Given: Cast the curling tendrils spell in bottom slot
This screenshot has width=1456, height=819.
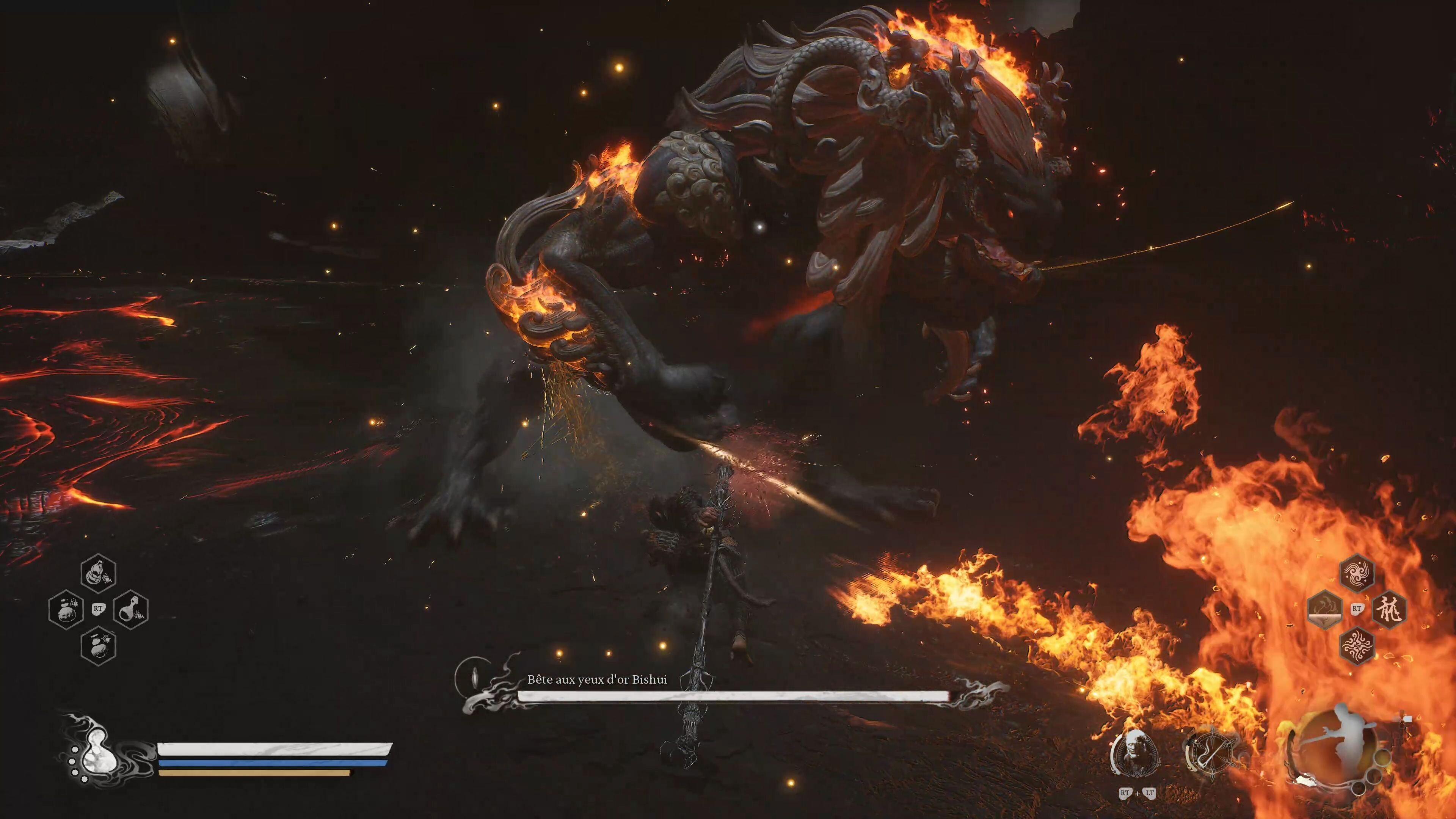Looking at the screenshot, I should click(1357, 645).
